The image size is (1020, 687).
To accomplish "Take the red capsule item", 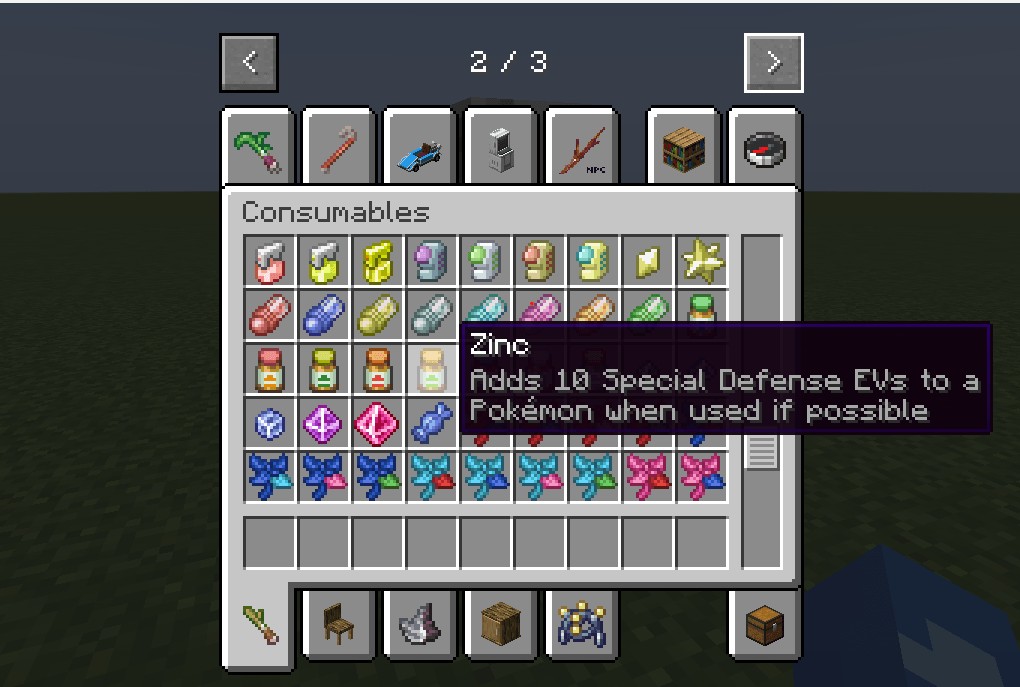I will pyautogui.click(x=270, y=315).
